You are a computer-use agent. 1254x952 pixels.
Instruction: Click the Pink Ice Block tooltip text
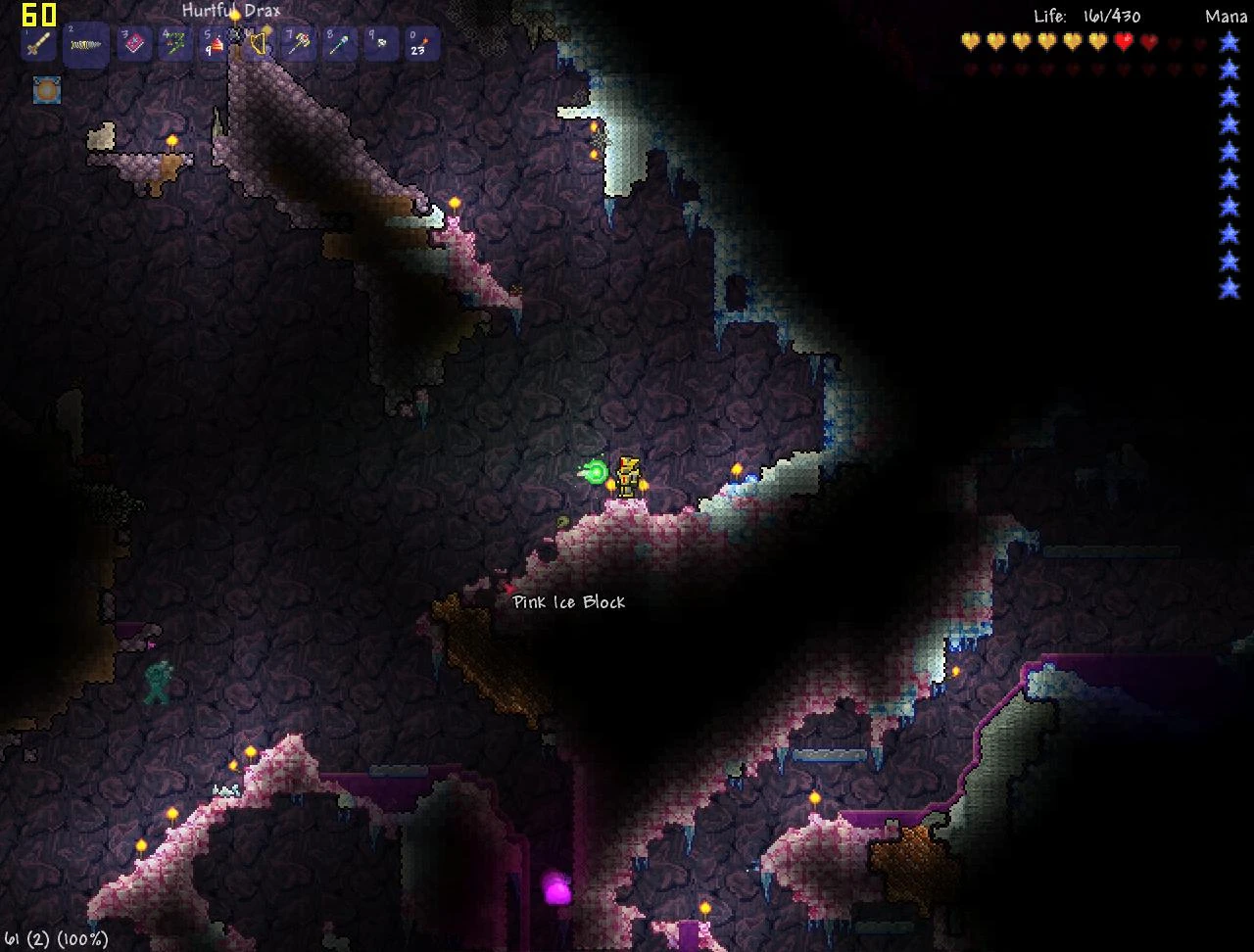(568, 603)
